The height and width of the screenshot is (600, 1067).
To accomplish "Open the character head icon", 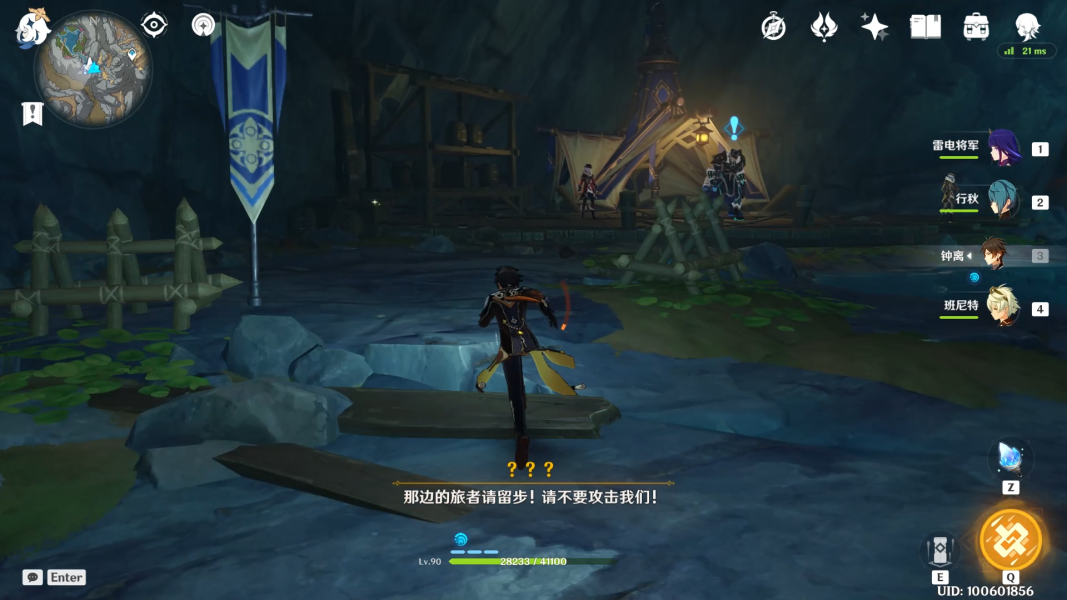I will [x=1027, y=25].
